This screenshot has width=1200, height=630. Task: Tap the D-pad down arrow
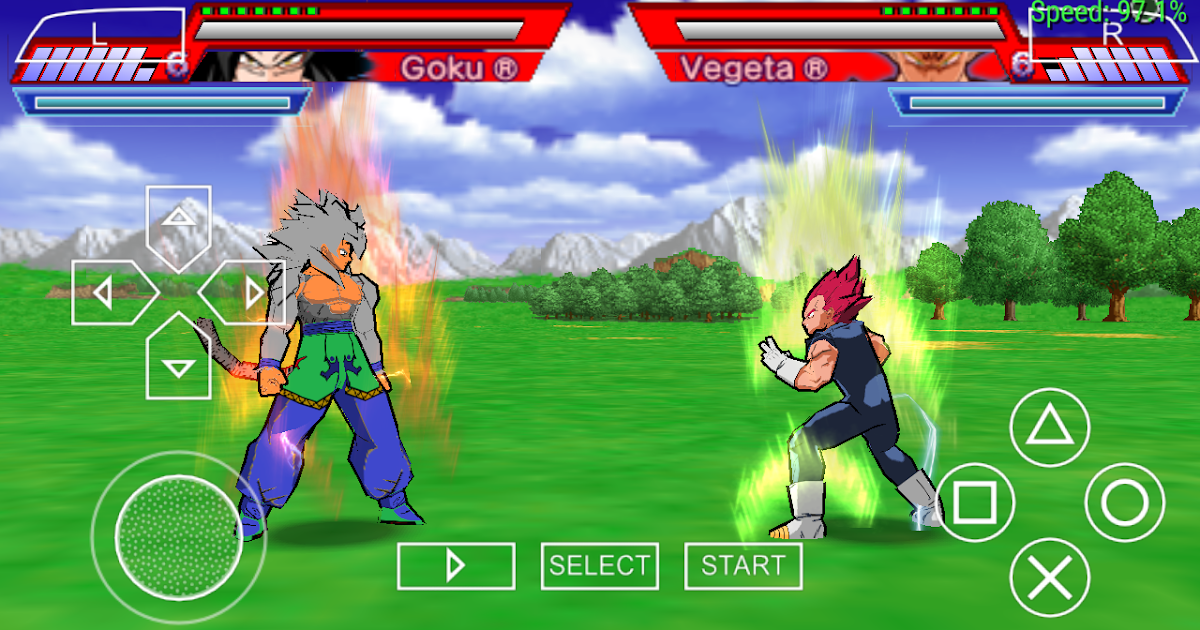(x=178, y=362)
